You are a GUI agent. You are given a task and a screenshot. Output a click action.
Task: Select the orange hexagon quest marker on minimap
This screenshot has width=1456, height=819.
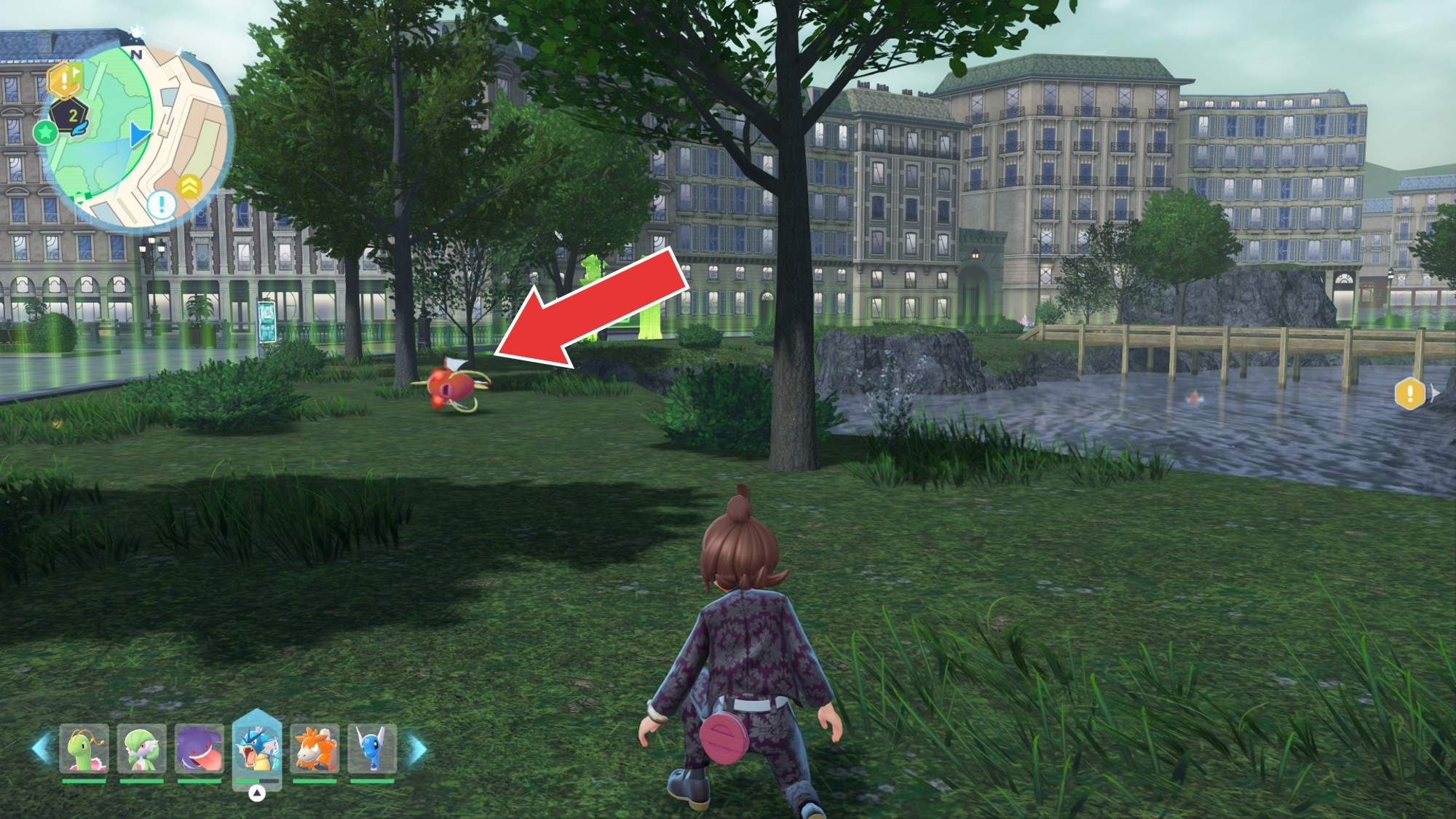(64, 80)
